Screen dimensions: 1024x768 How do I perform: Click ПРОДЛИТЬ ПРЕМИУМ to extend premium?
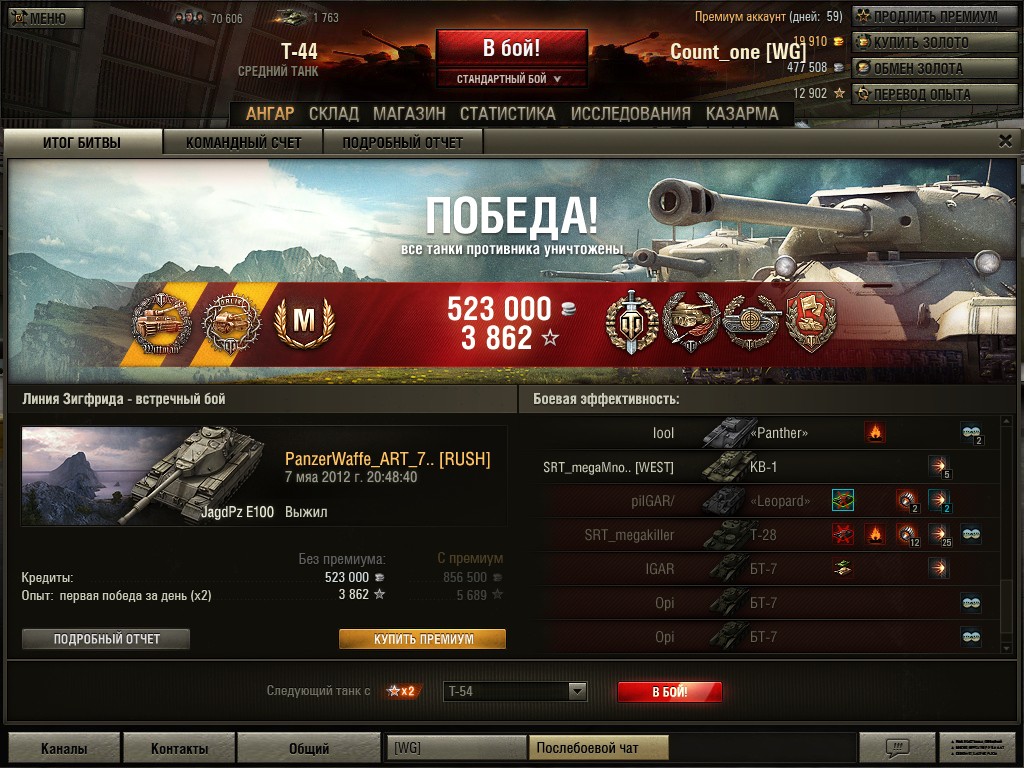click(x=926, y=16)
